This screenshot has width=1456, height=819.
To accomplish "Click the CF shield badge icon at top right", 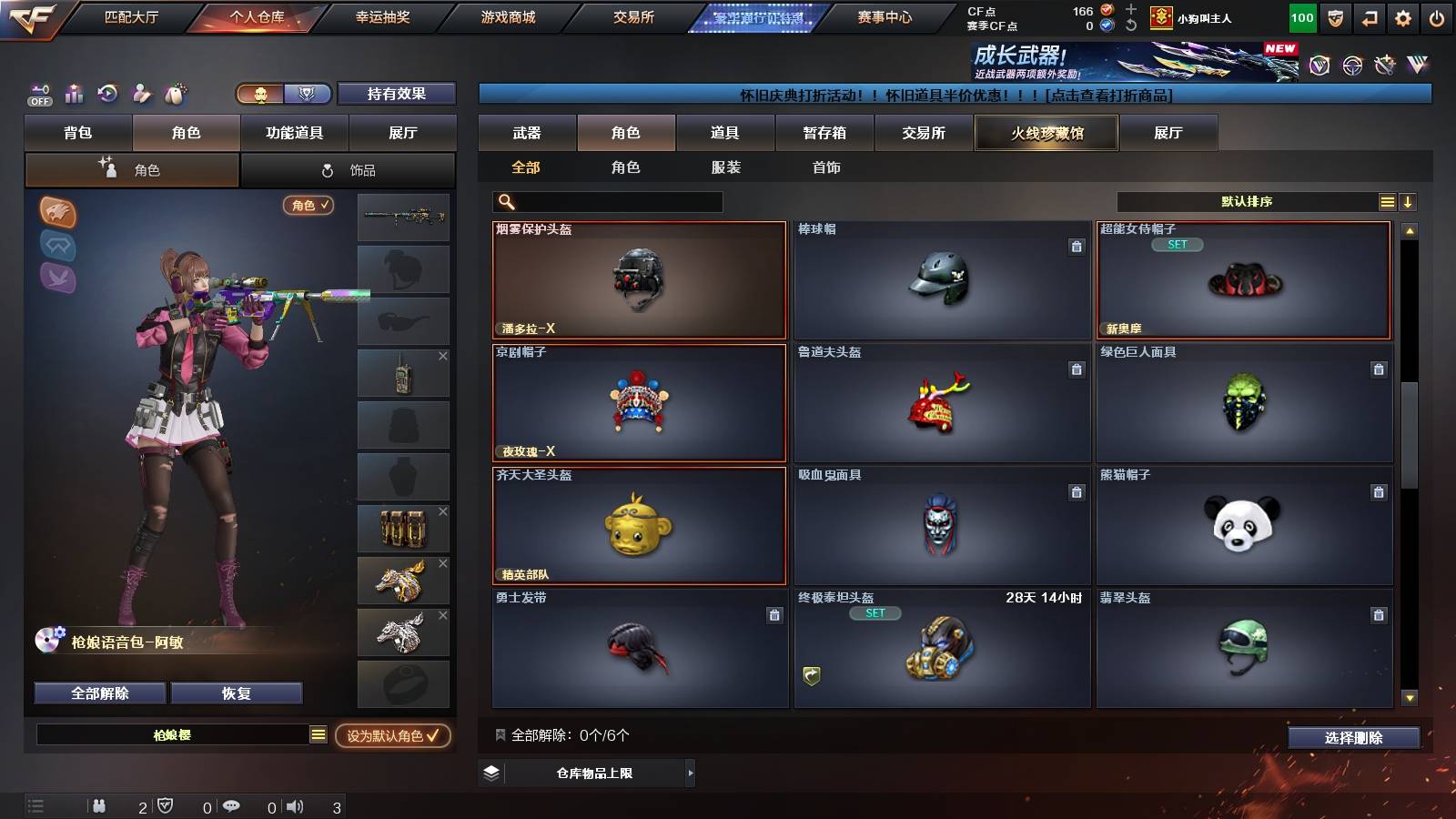I will 1337,15.
